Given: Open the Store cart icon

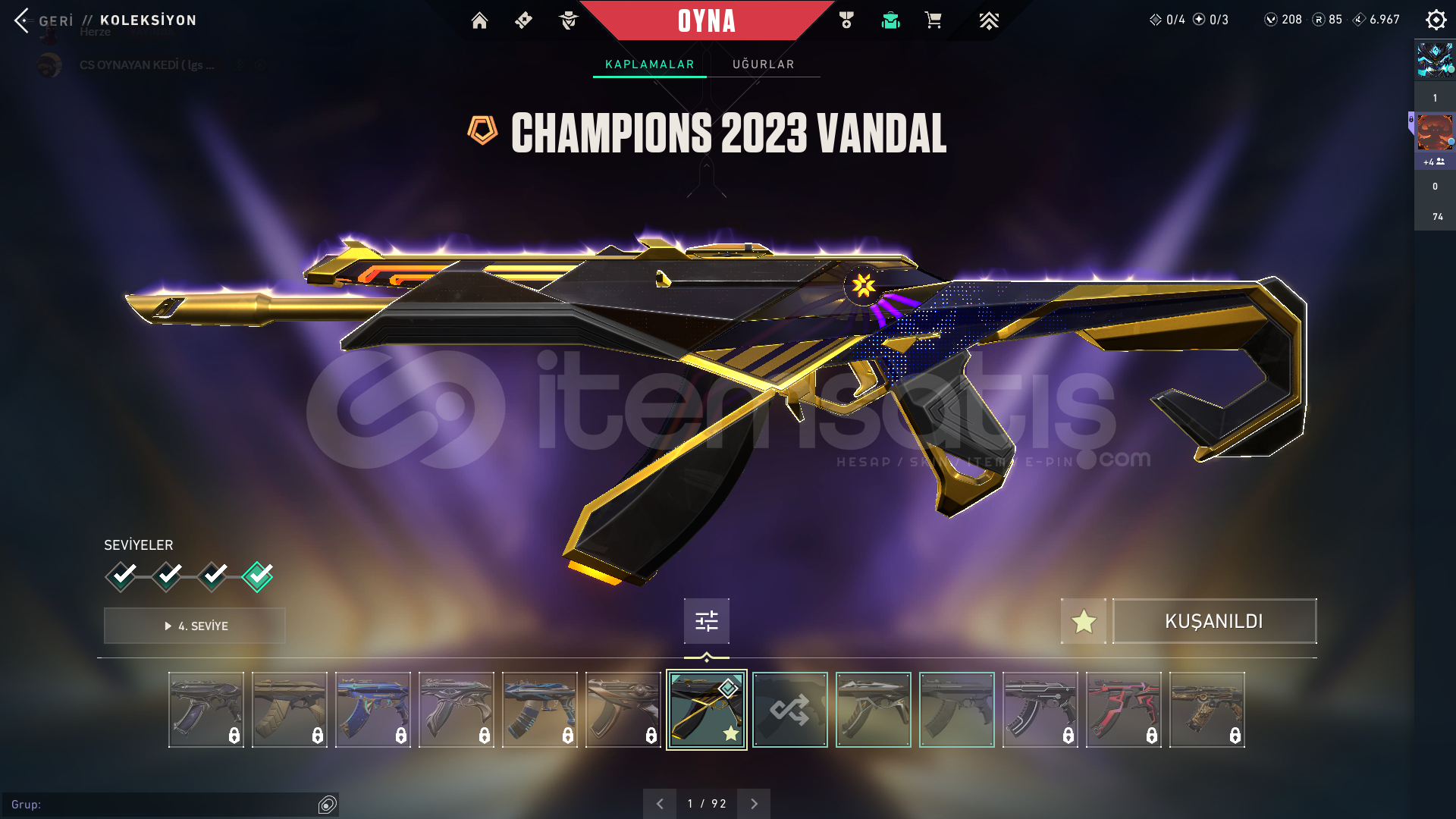Looking at the screenshot, I should 934,21.
